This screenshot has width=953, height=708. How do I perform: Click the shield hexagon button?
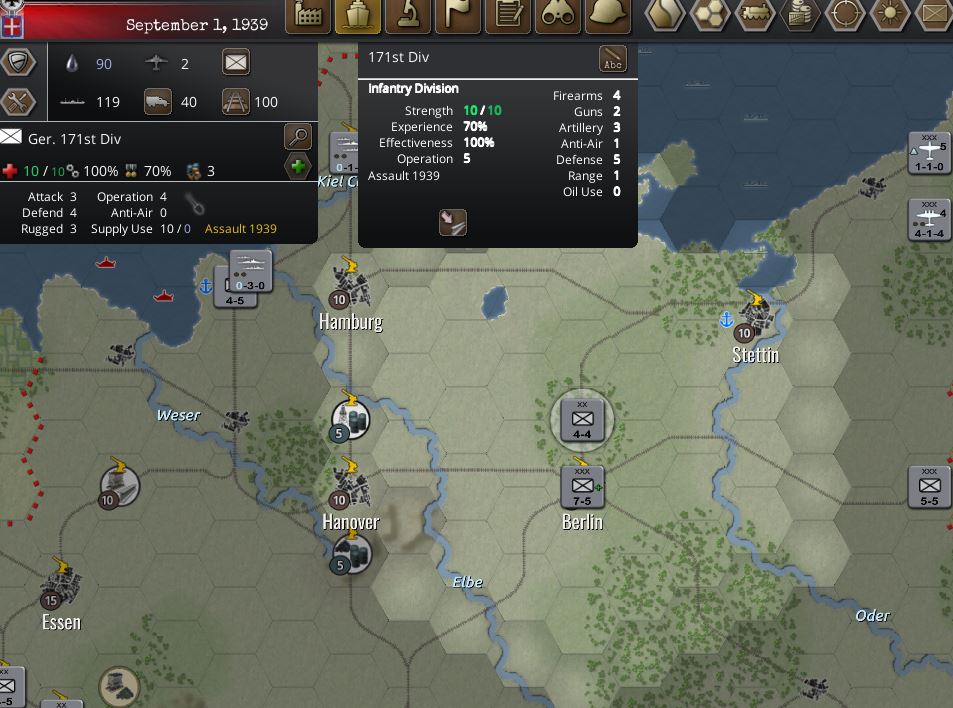[x=18, y=62]
